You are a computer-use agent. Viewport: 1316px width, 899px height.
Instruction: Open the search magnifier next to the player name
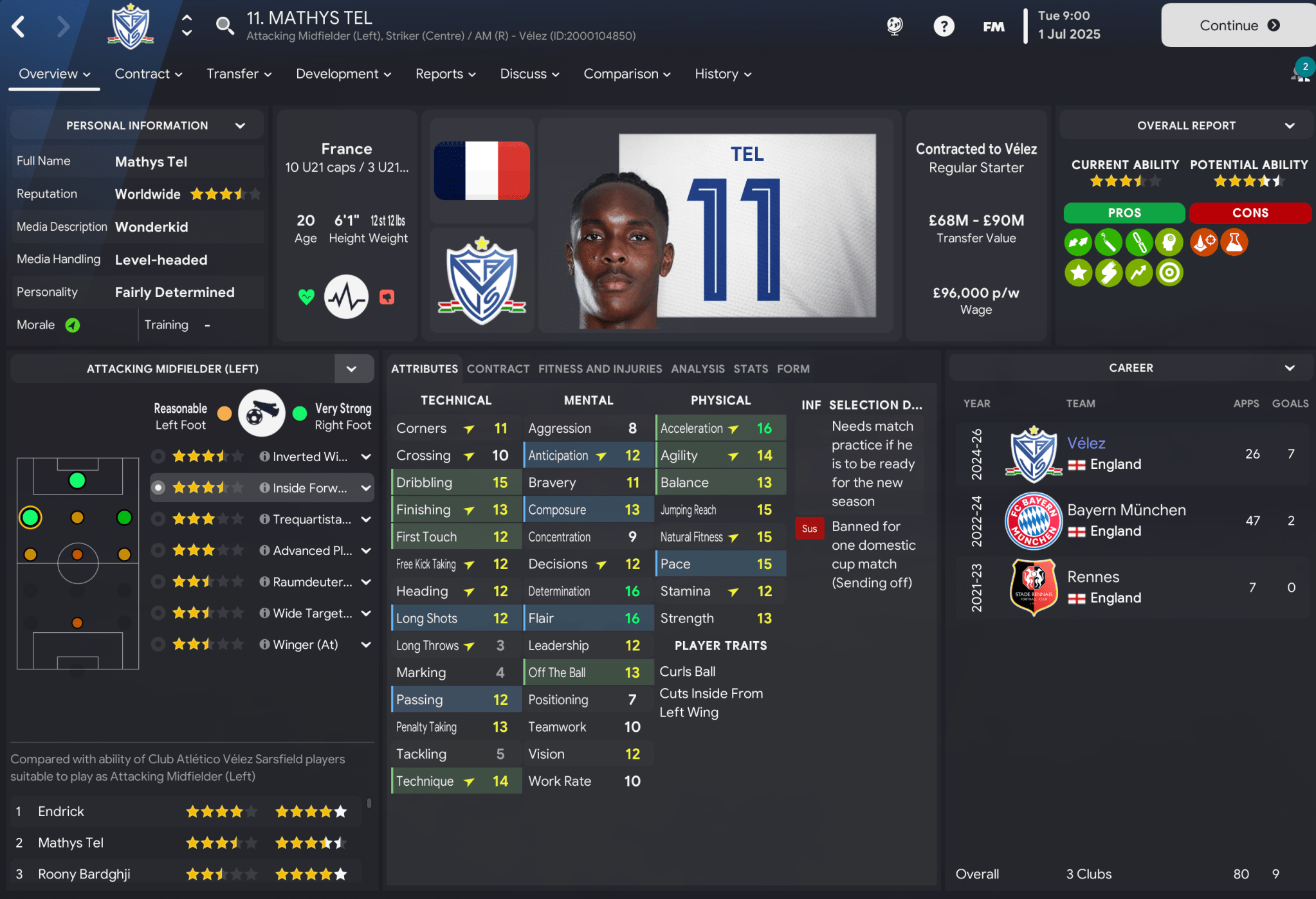[224, 26]
